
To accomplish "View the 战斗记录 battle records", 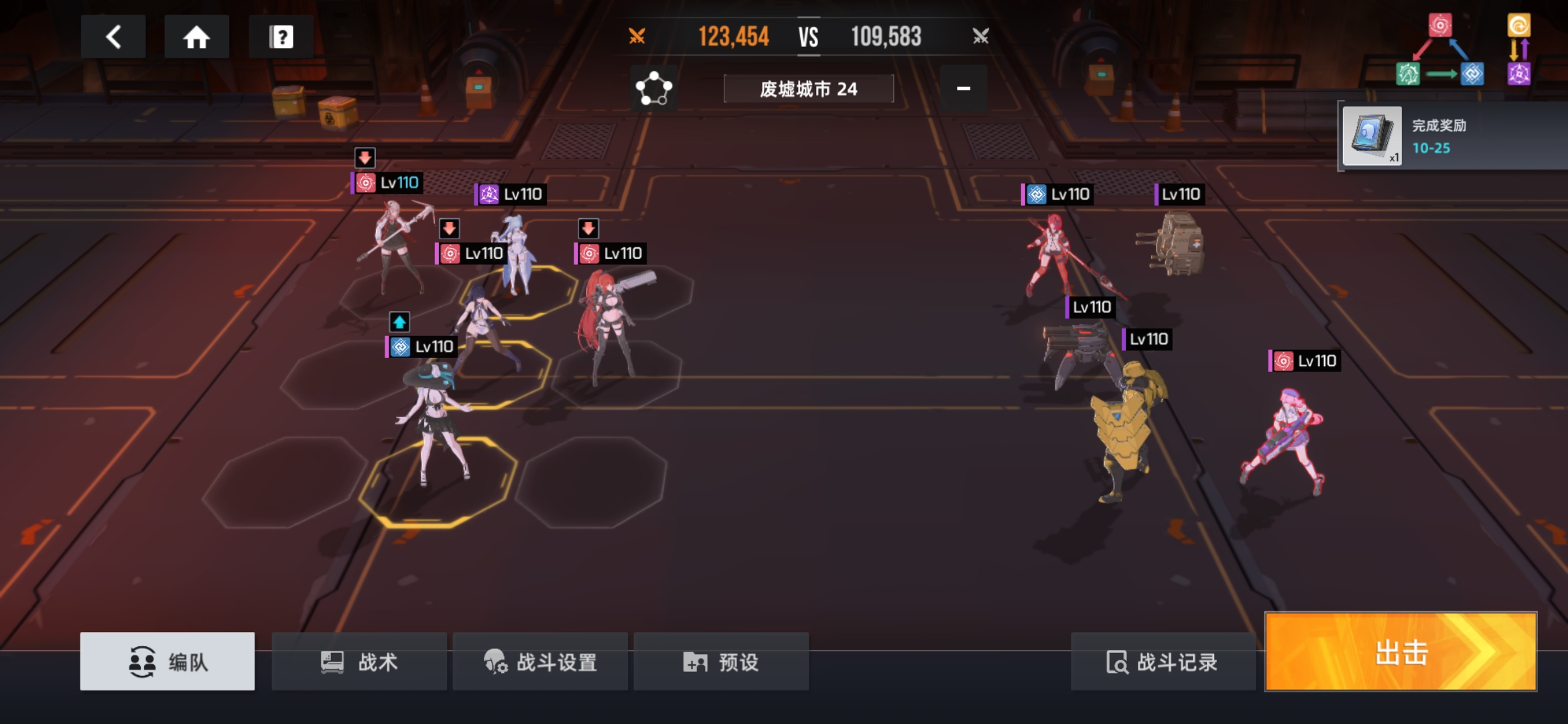I will tap(1163, 662).
